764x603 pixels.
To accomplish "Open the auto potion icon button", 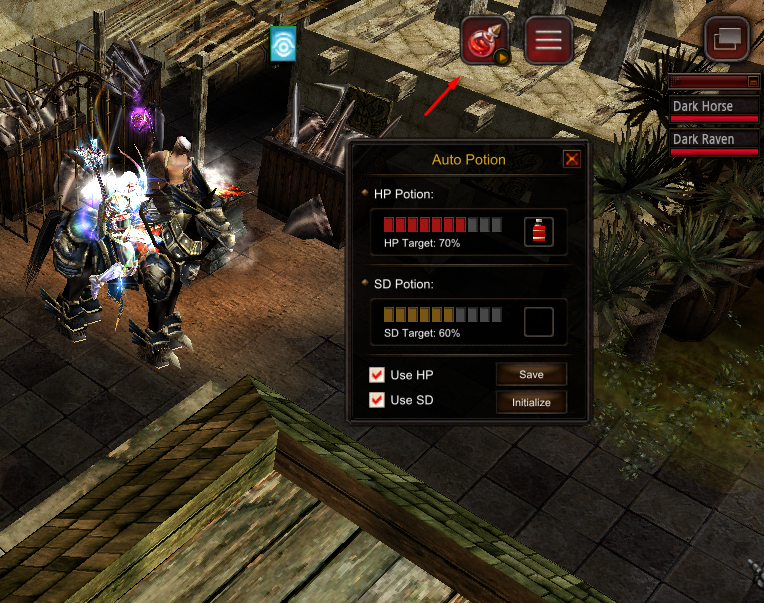I will [486, 42].
